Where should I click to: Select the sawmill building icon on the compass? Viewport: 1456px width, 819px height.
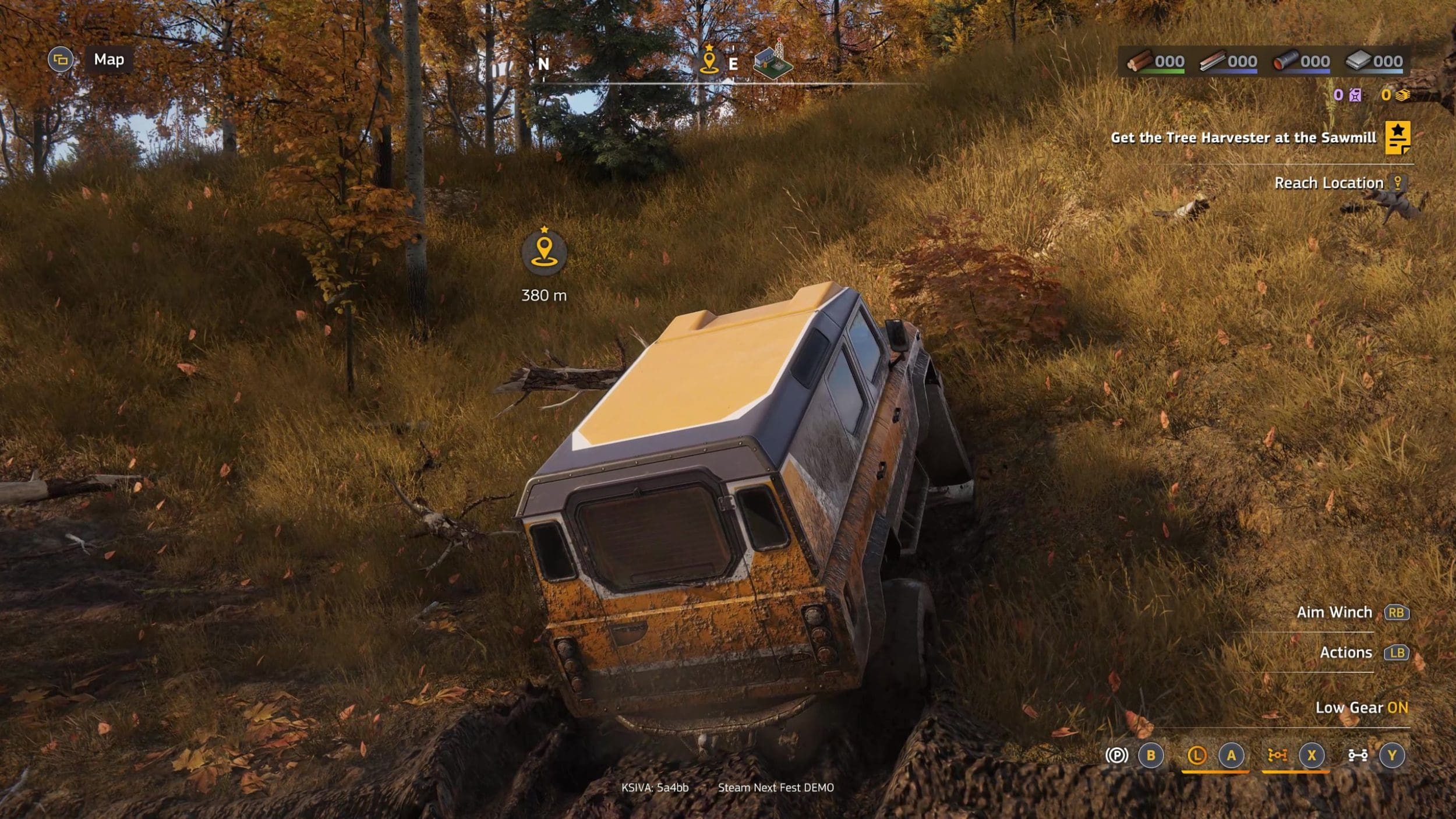click(772, 60)
